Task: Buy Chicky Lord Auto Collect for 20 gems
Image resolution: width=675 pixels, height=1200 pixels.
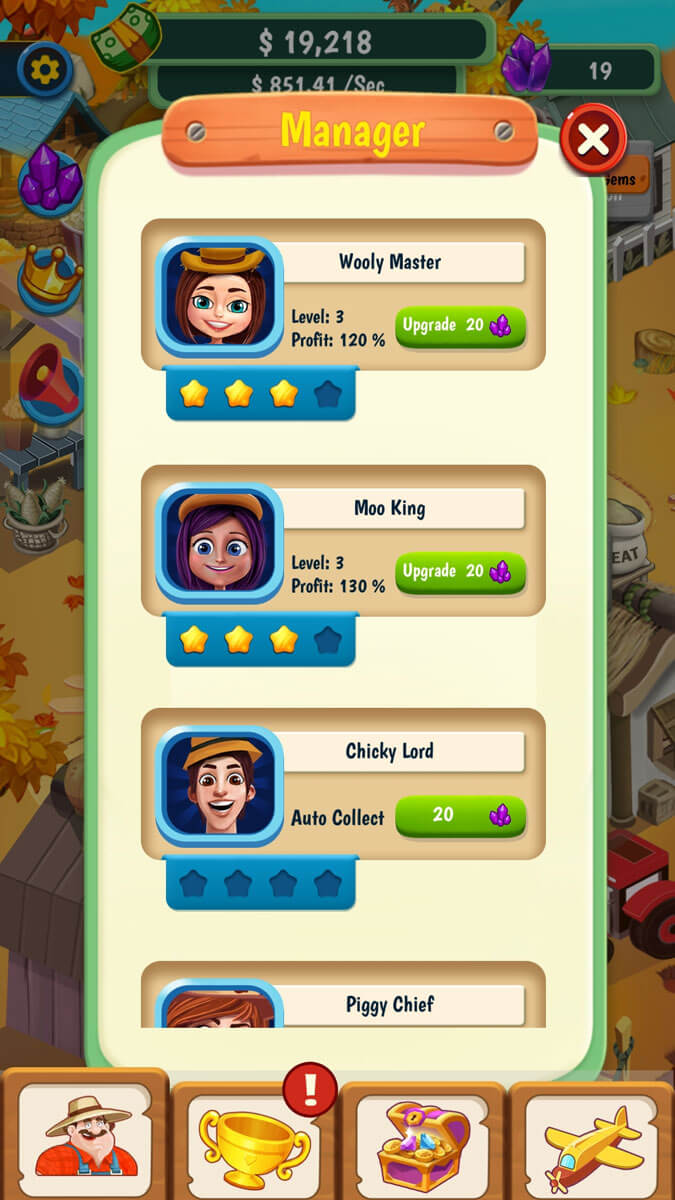Action: 460,816
